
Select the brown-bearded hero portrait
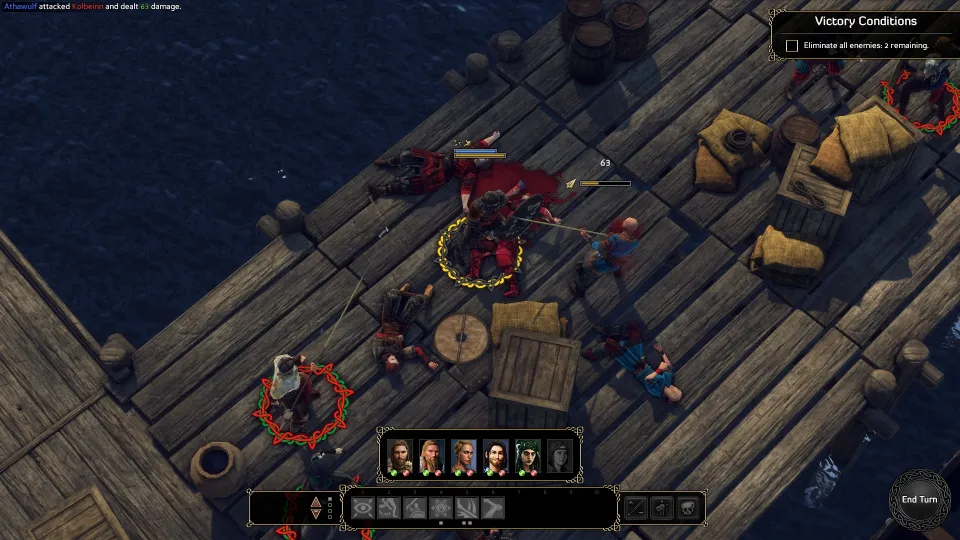click(400, 455)
